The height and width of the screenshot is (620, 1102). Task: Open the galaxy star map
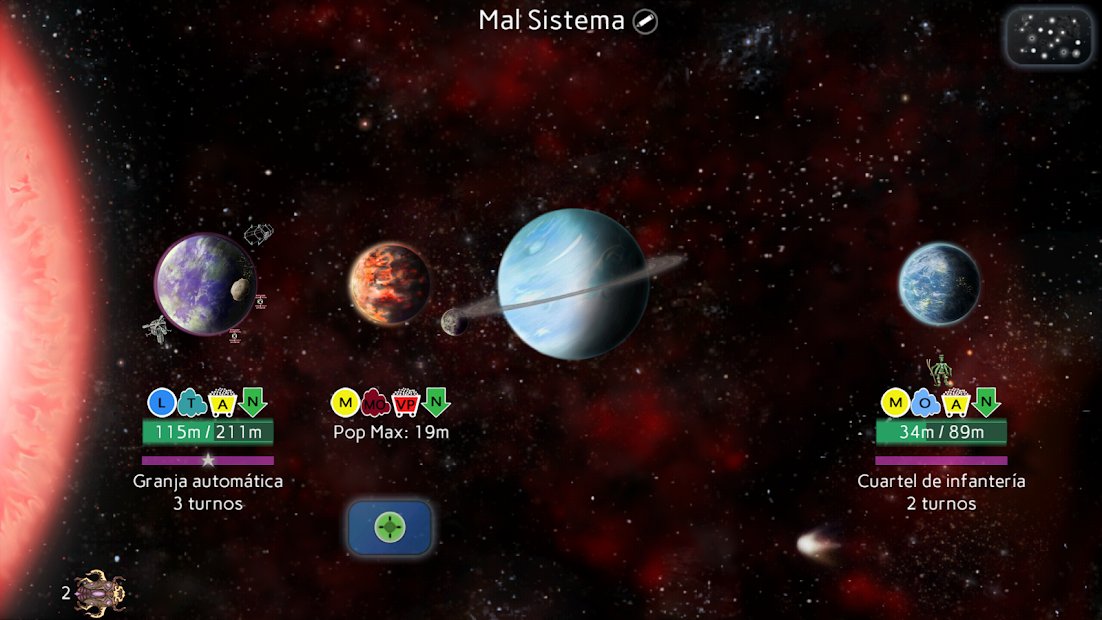tap(1048, 37)
